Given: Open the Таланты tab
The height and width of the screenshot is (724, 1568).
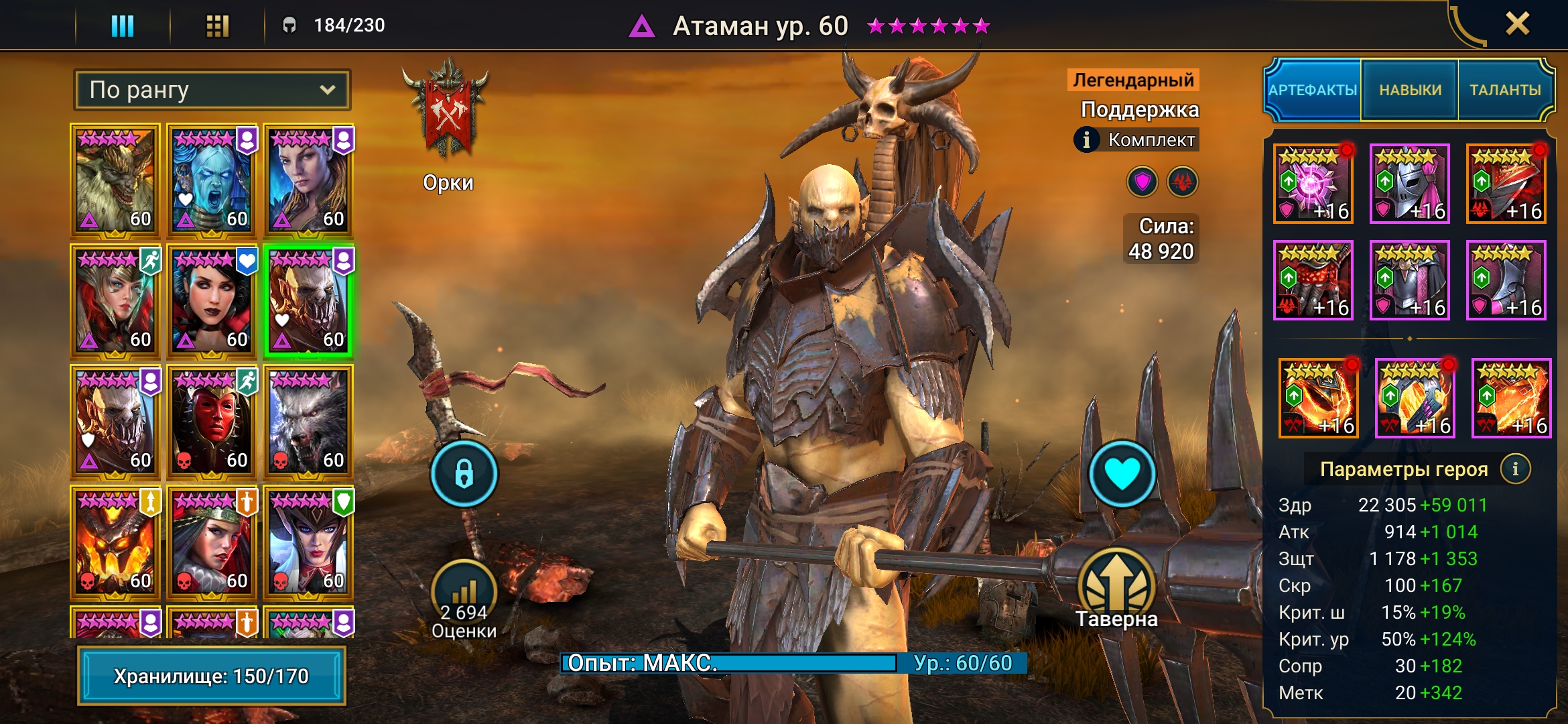Looking at the screenshot, I should tap(1505, 90).
